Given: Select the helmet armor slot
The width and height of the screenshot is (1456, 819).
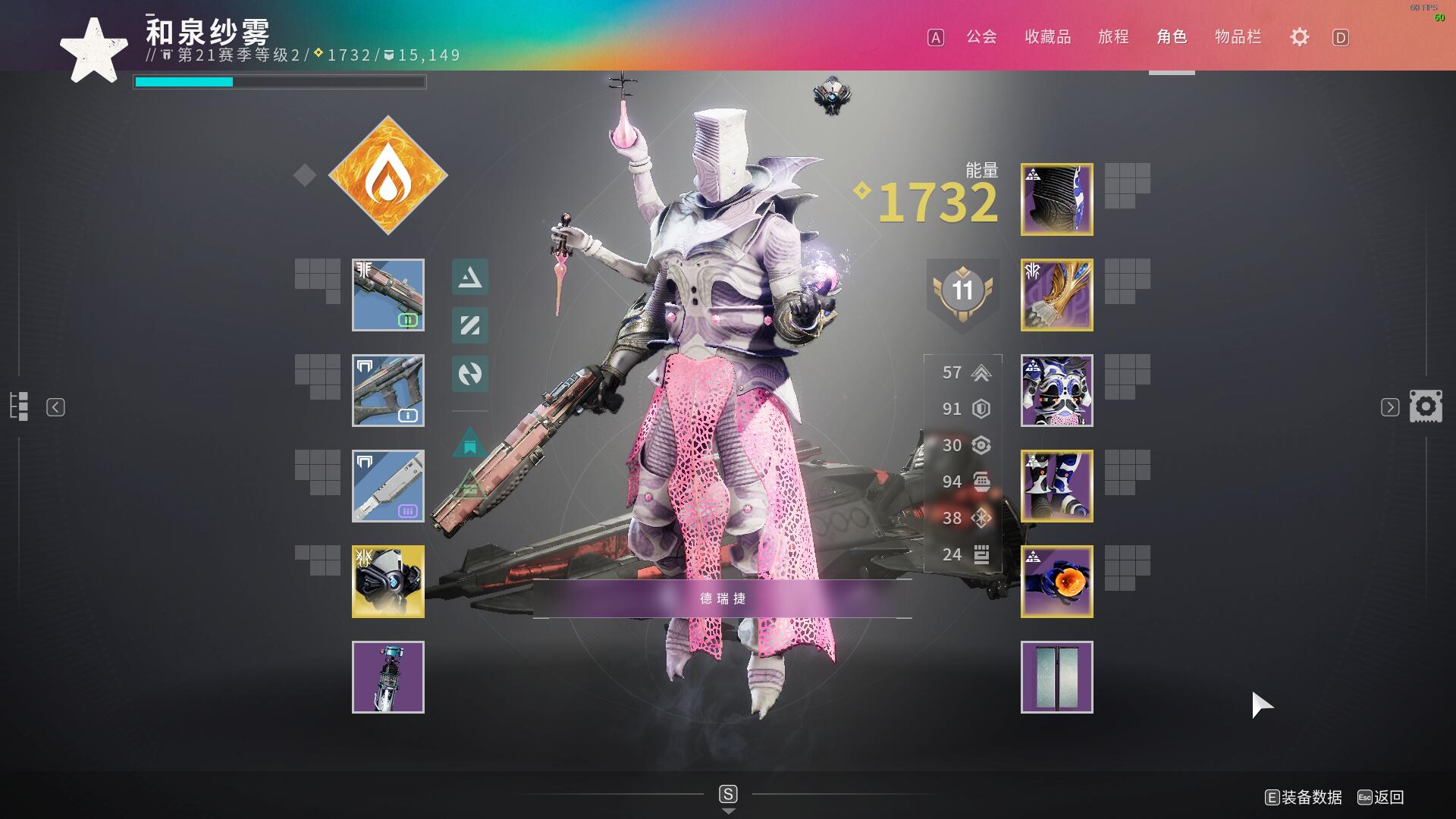Looking at the screenshot, I should 1056,199.
